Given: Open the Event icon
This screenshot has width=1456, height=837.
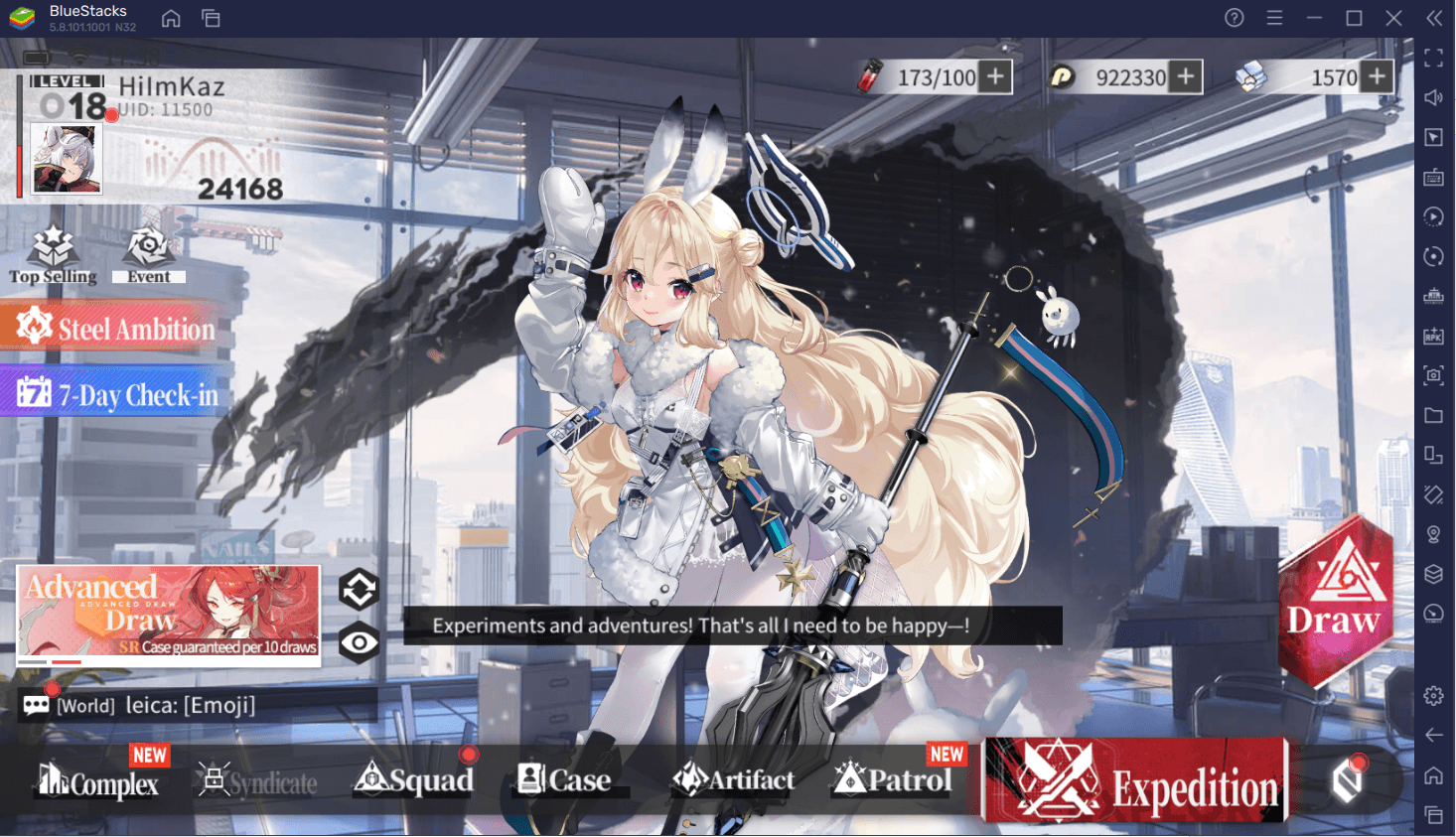Looking at the screenshot, I should pyautogui.click(x=148, y=254).
